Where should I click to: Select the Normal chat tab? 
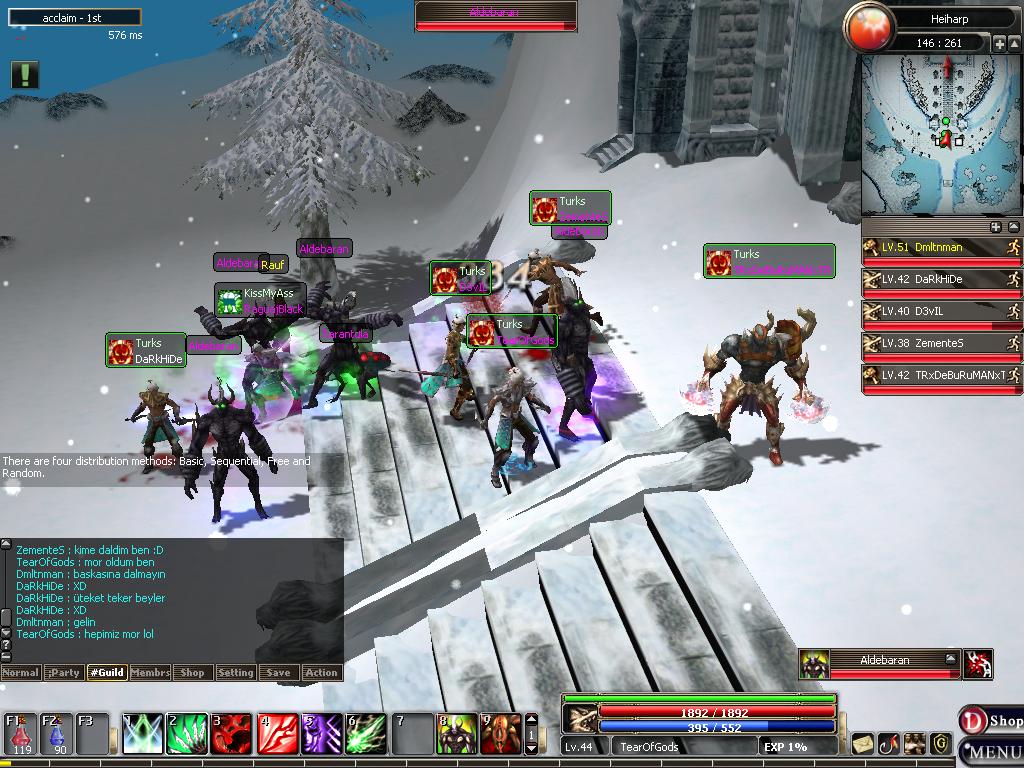coord(21,673)
